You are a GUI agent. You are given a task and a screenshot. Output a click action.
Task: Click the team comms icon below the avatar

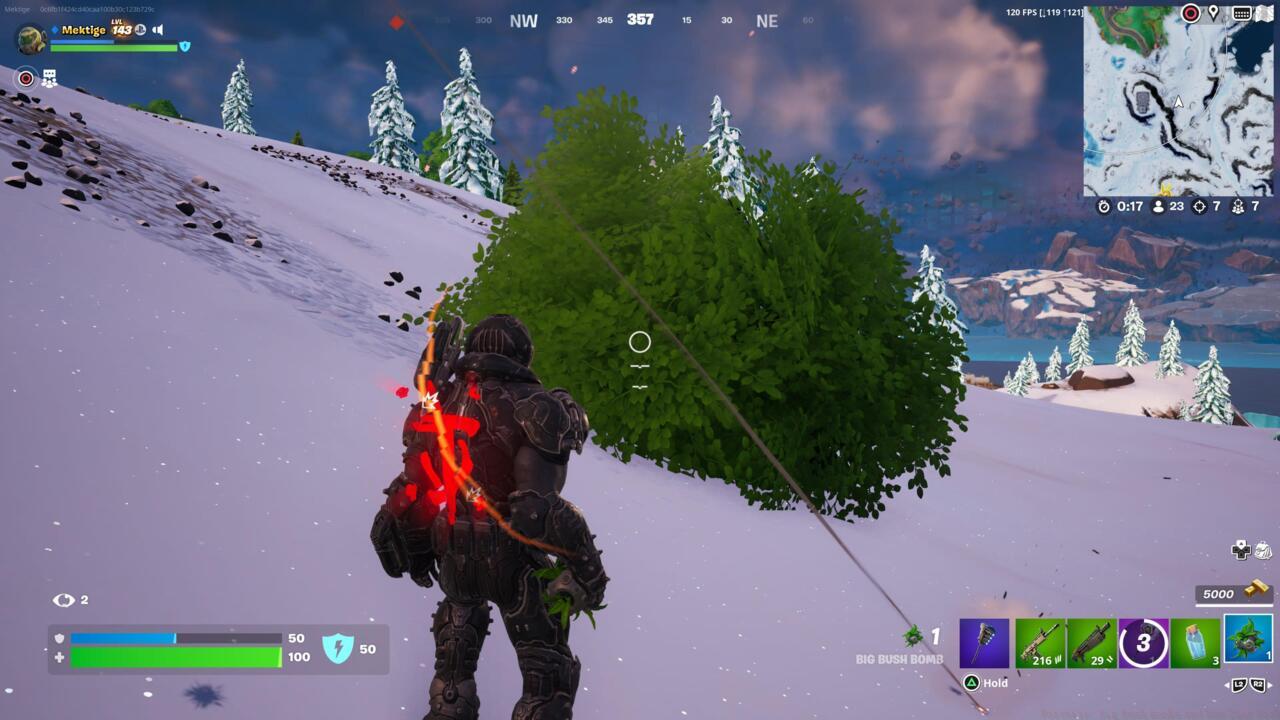coord(50,77)
